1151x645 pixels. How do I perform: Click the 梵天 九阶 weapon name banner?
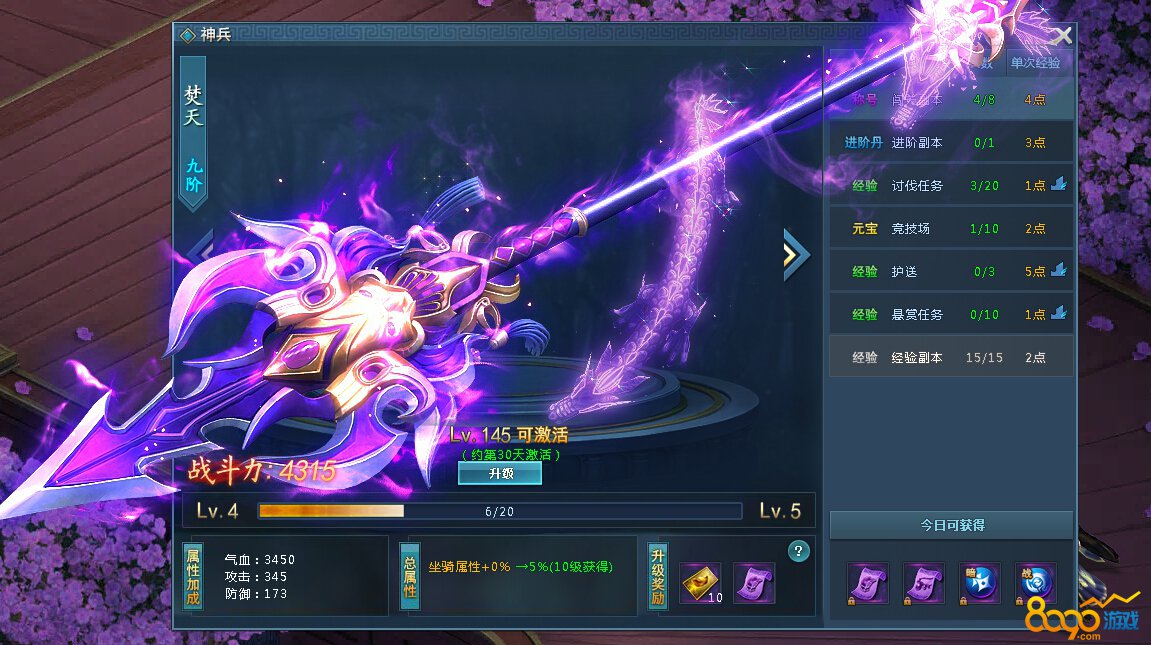pyautogui.click(x=193, y=132)
